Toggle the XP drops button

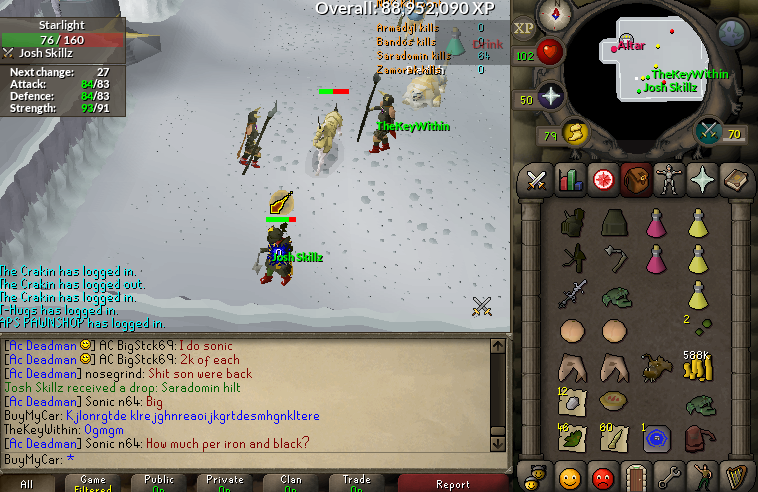pos(524,29)
